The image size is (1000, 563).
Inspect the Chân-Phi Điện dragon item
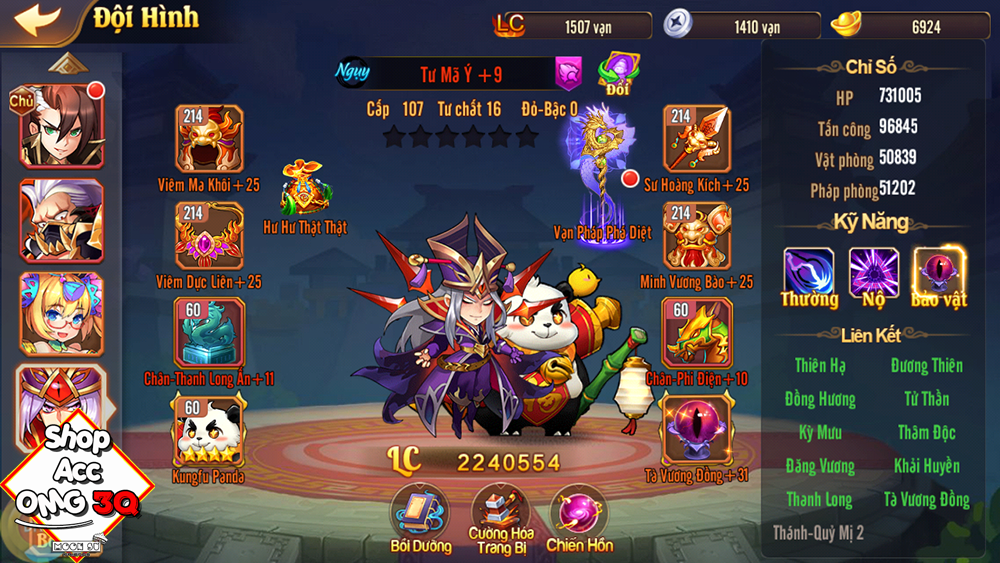tap(697, 332)
